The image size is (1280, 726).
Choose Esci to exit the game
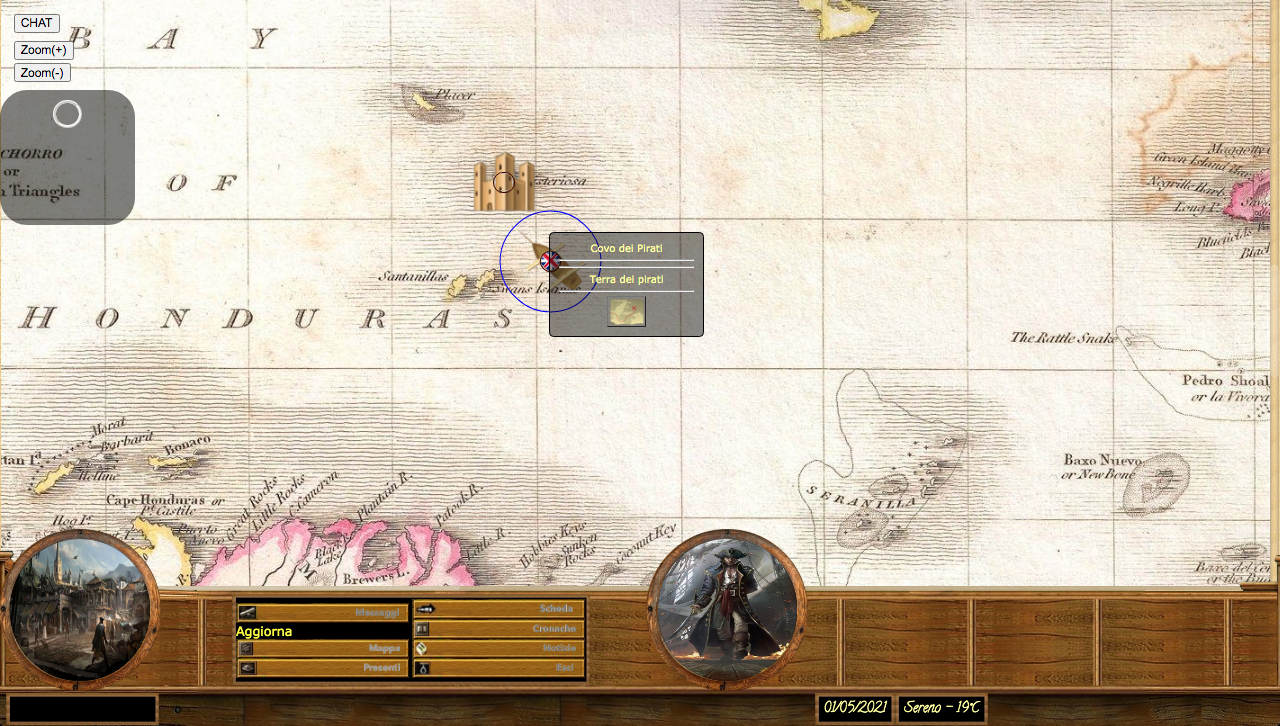point(499,668)
